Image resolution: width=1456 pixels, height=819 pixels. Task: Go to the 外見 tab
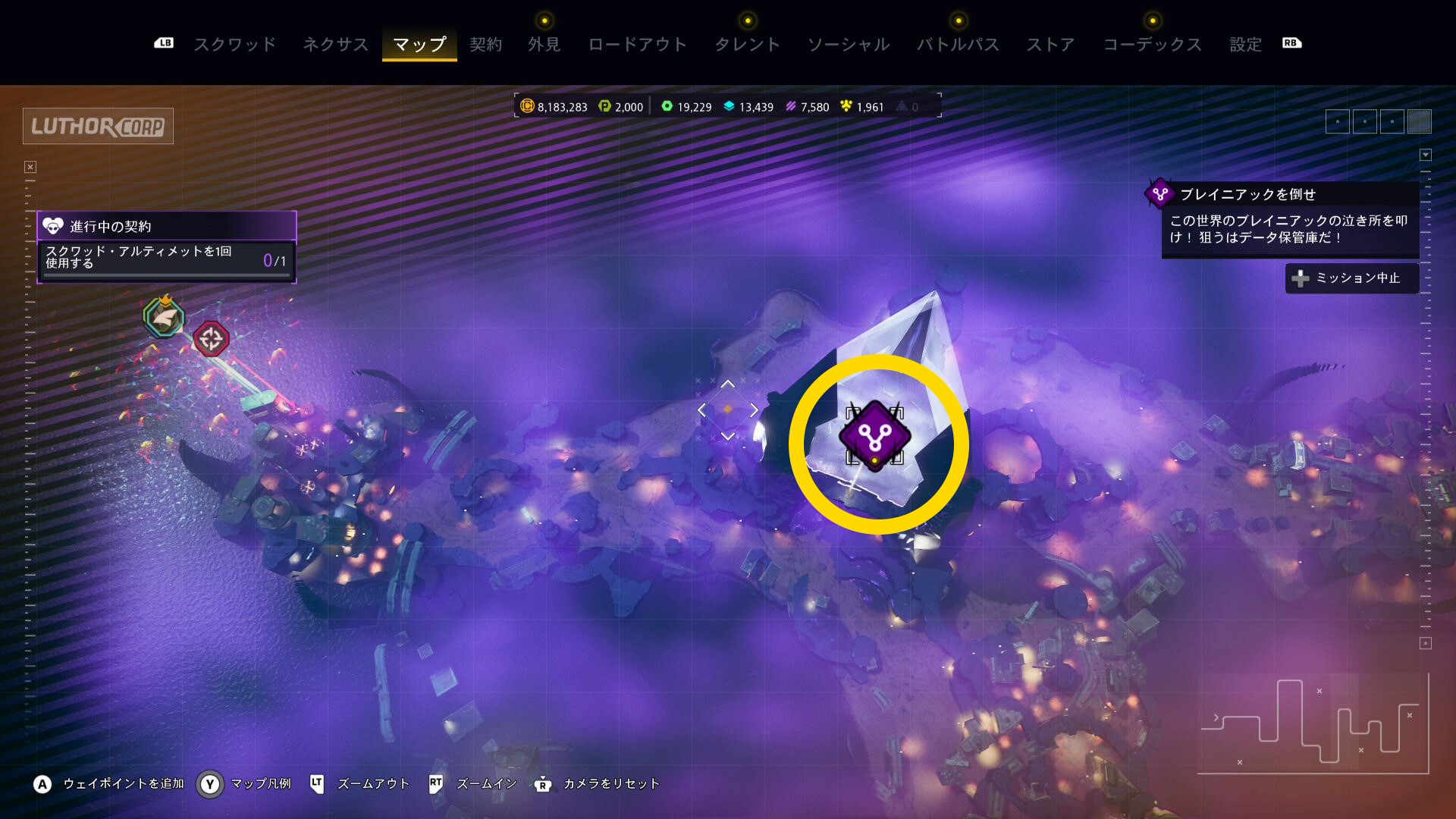544,45
